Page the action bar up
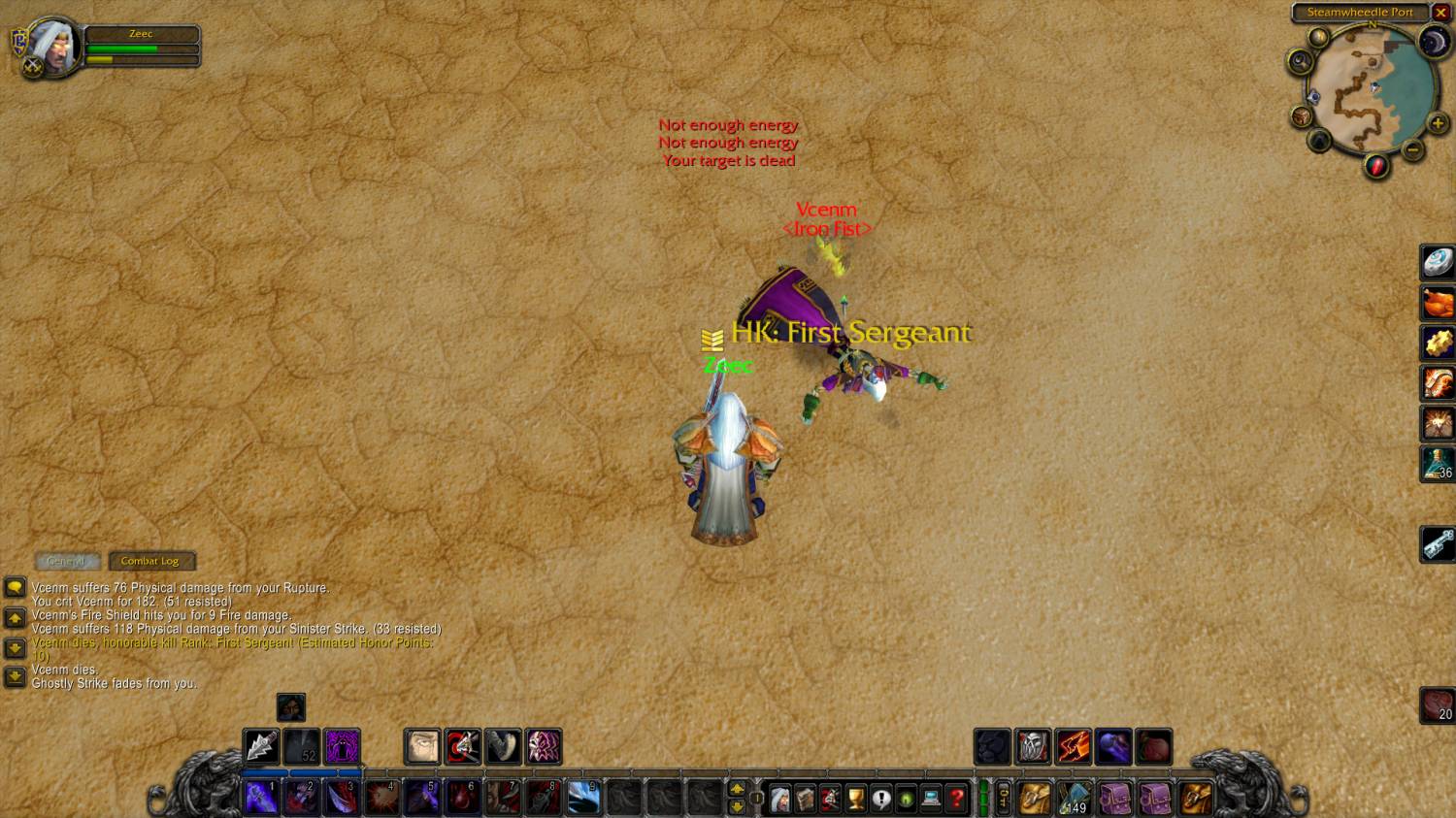The width and height of the screenshot is (1456, 818). (737, 790)
